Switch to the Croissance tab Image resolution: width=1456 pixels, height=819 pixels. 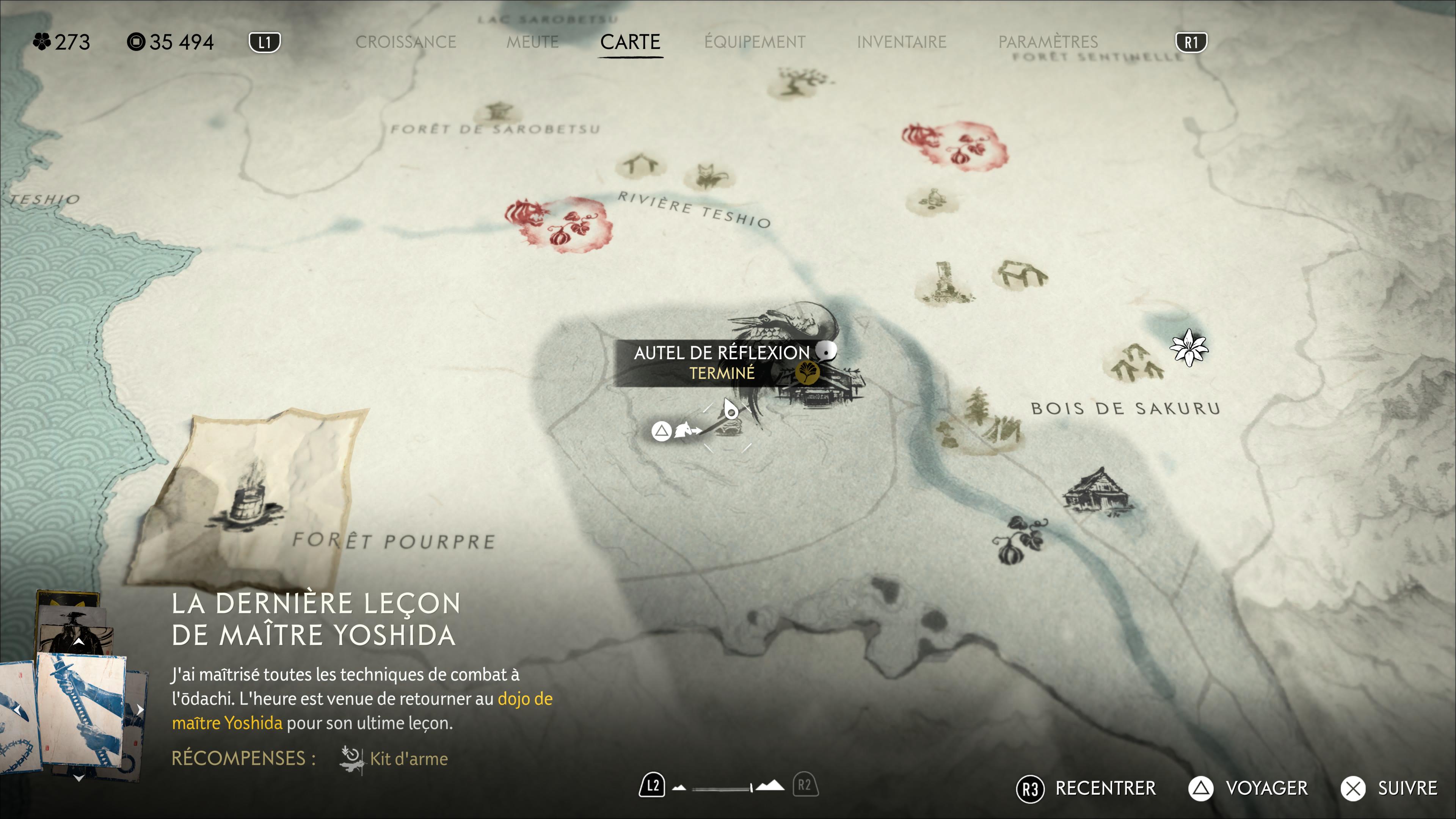405,42
